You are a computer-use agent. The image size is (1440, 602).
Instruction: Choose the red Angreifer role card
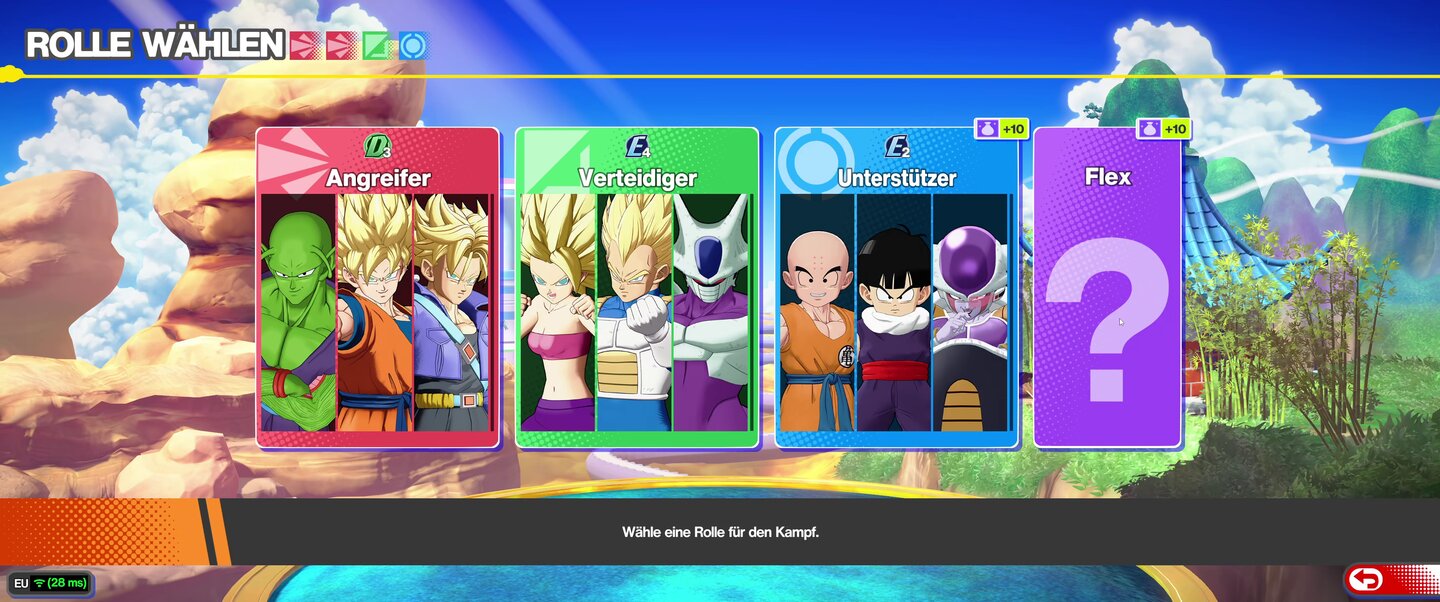click(377, 288)
